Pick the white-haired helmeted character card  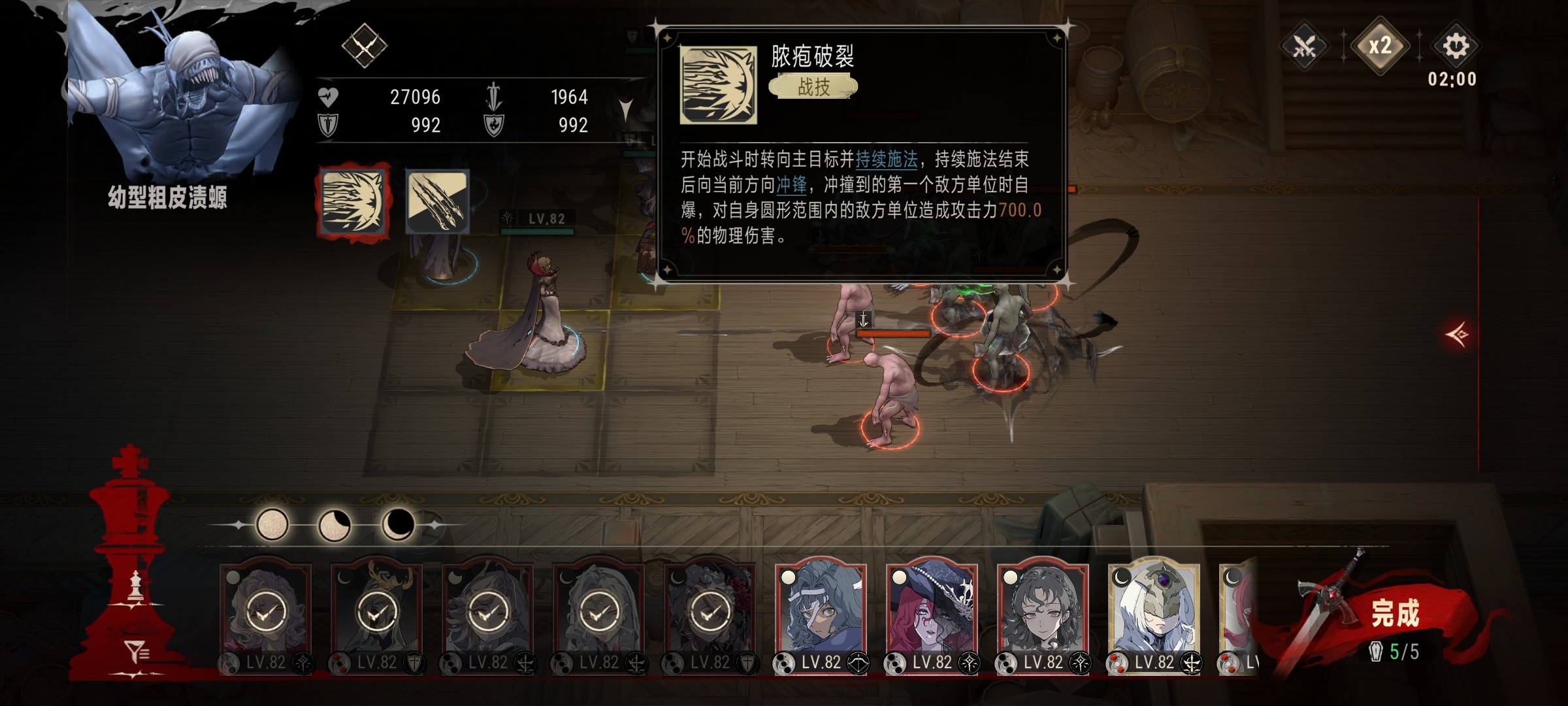click(x=1154, y=614)
